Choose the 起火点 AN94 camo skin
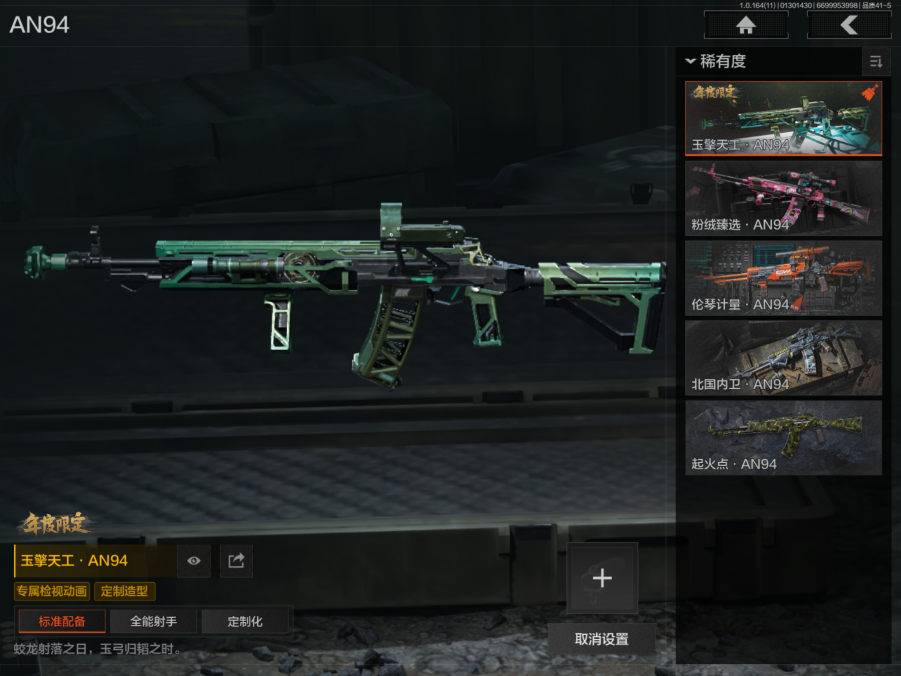The height and width of the screenshot is (676, 901). [783, 437]
